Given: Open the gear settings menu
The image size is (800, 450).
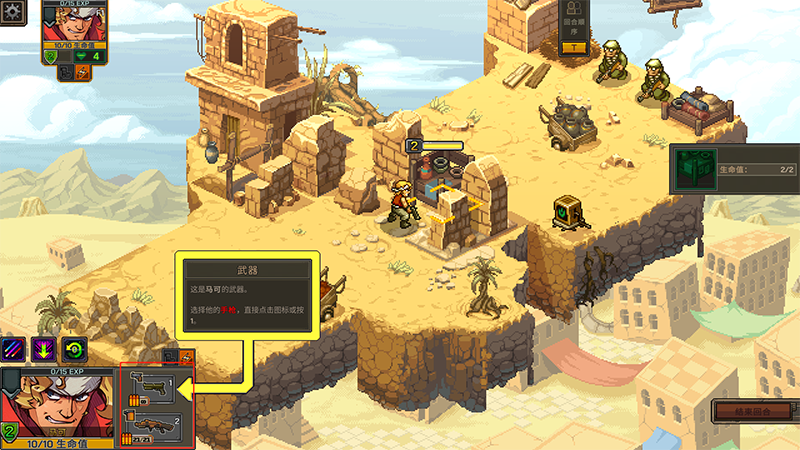Looking at the screenshot, I should (12, 14).
